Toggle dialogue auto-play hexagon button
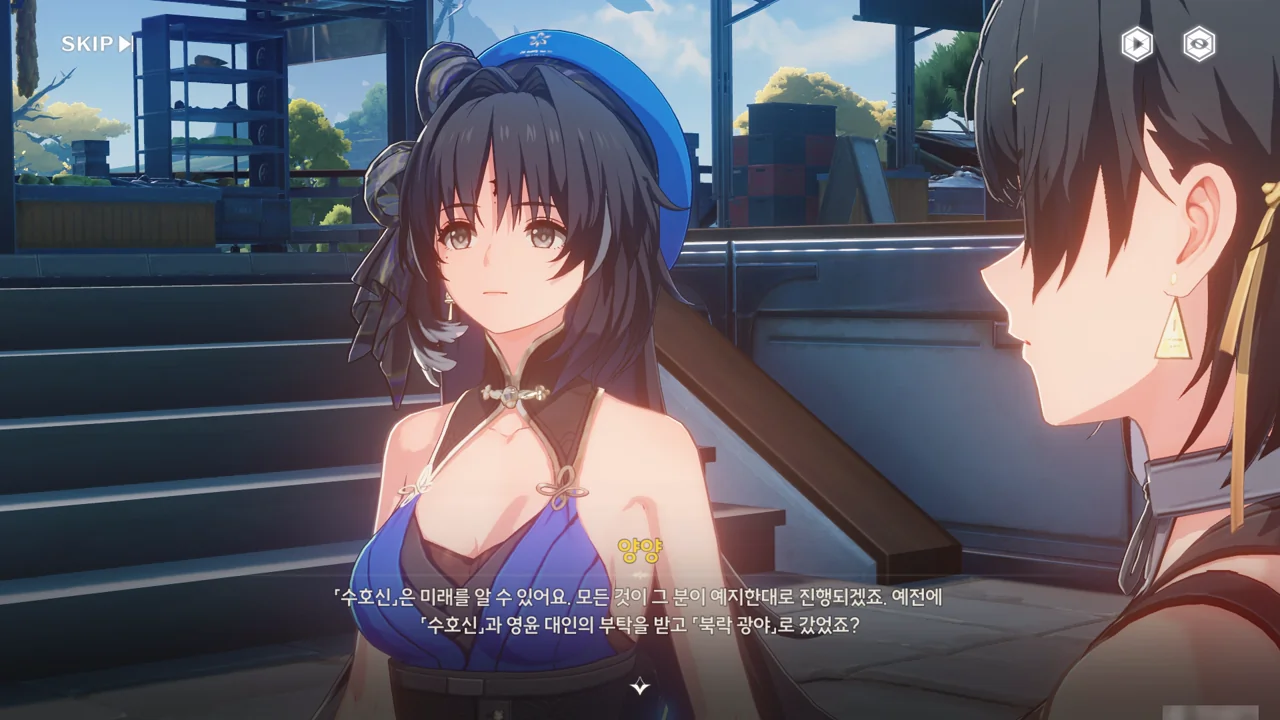This screenshot has width=1280, height=720. tap(1136, 44)
